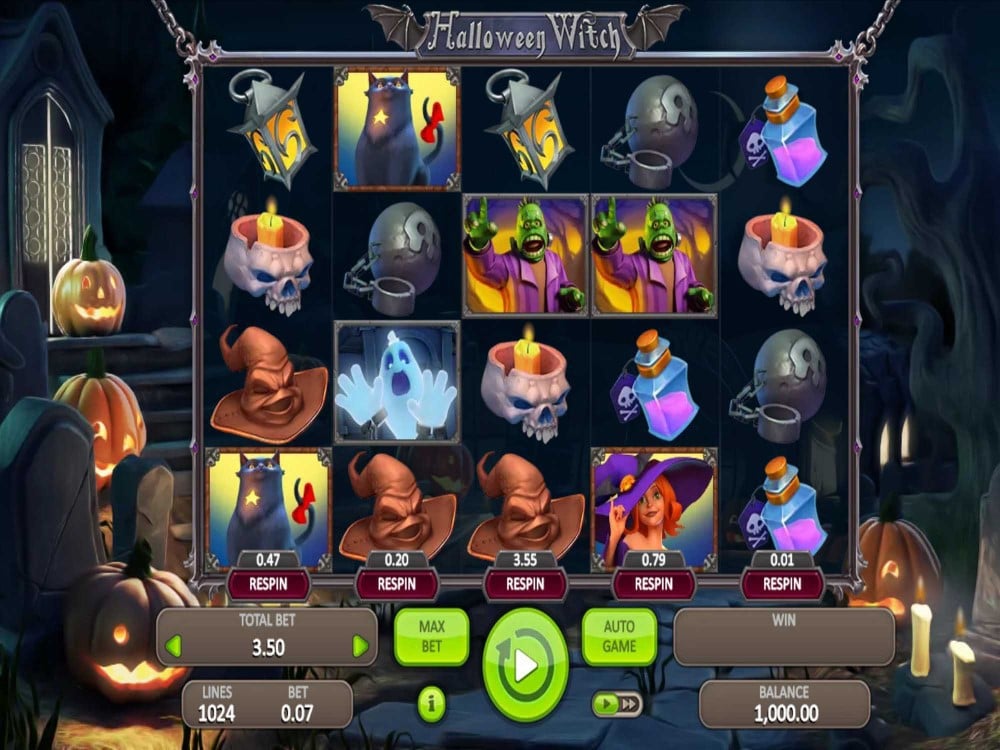Decrease total bet with the left arrow
This screenshot has width=1000, height=750.
pos(173,646)
